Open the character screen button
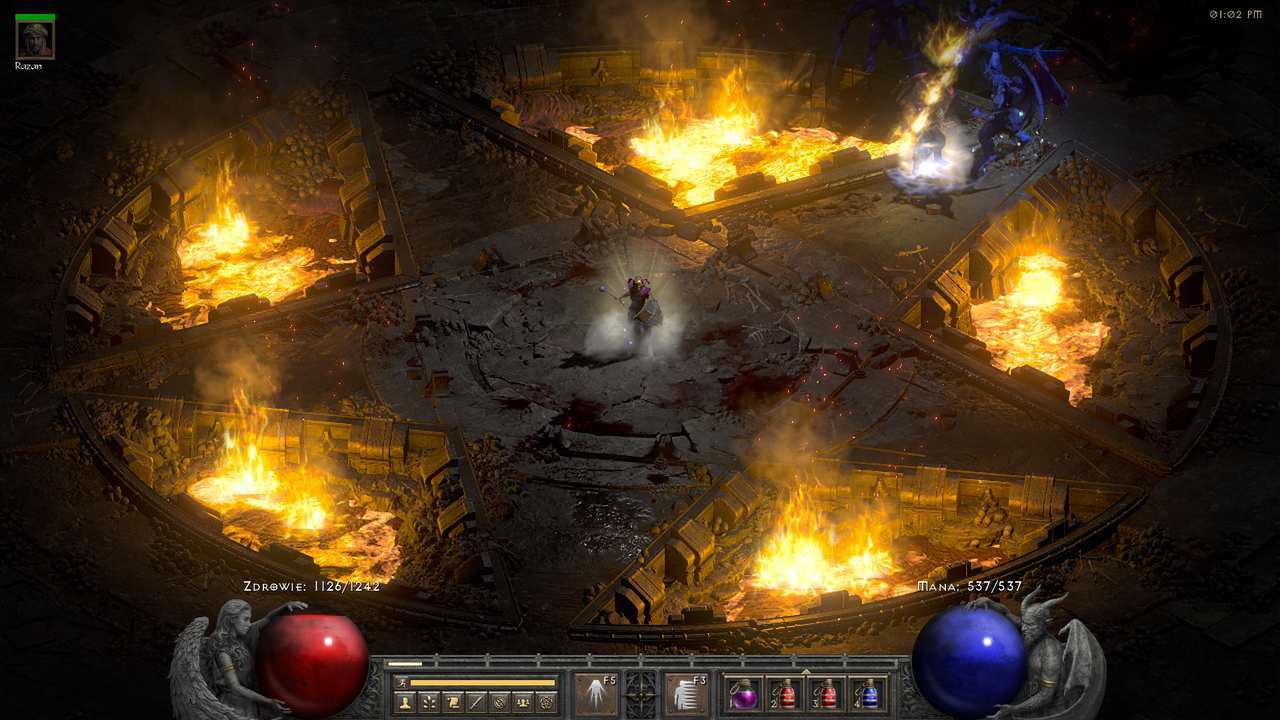The width and height of the screenshot is (1280, 720). click(405, 702)
